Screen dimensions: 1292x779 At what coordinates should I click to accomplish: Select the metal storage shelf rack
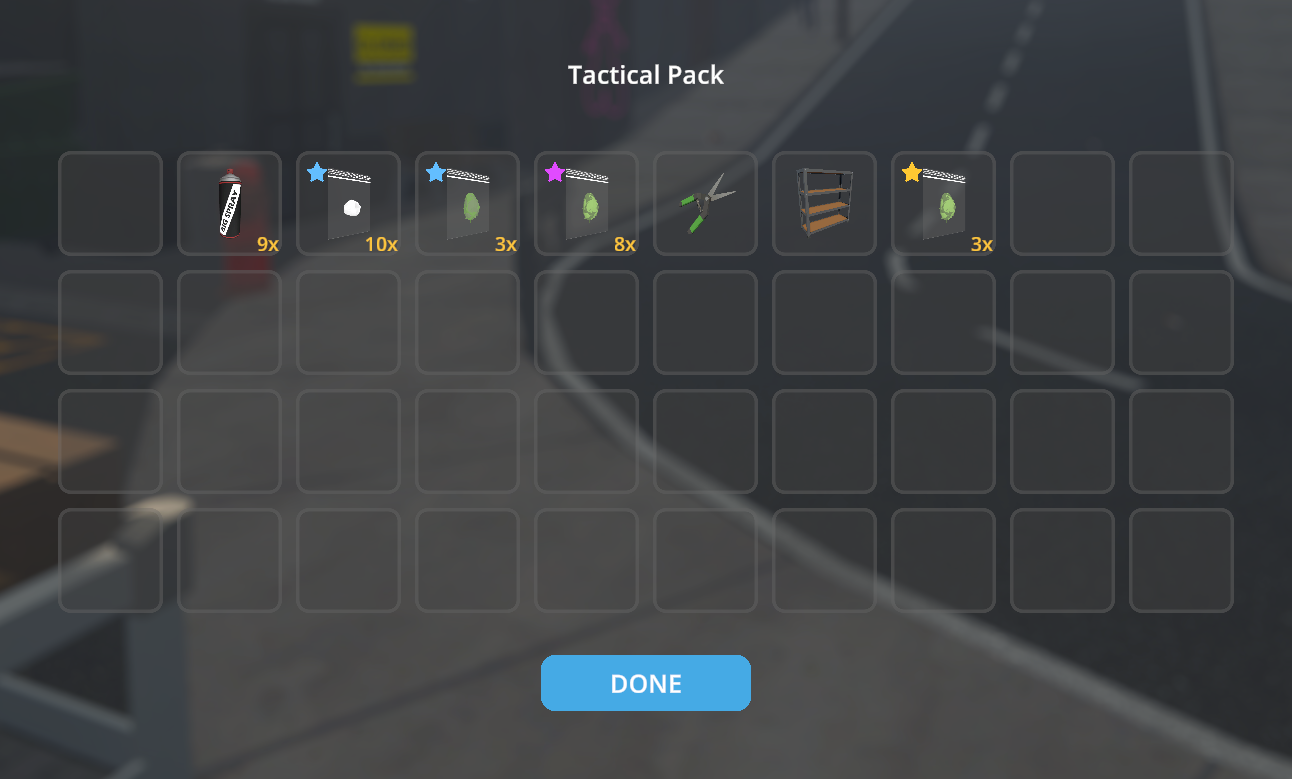click(824, 202)
